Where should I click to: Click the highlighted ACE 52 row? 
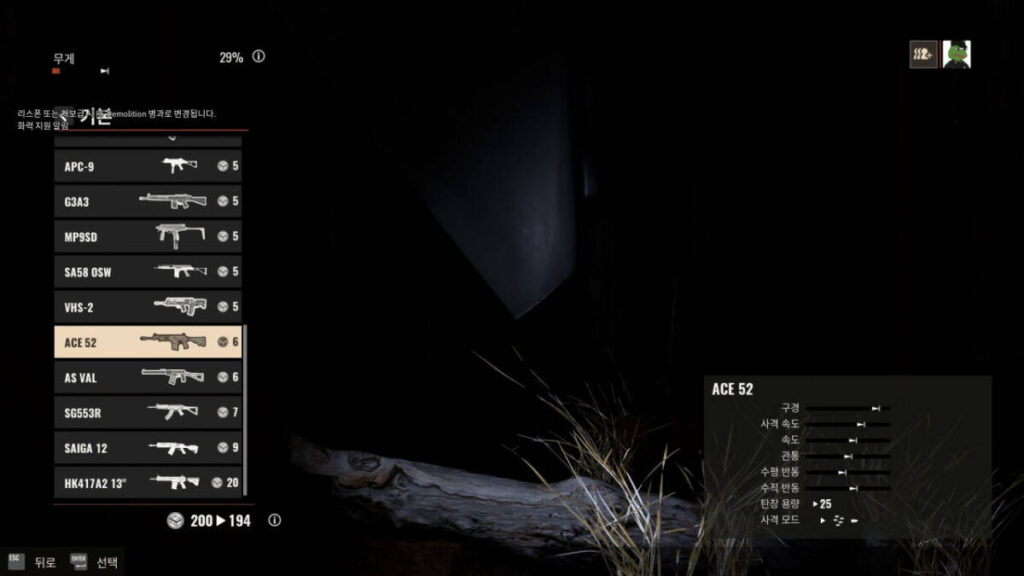pos(147,342)
